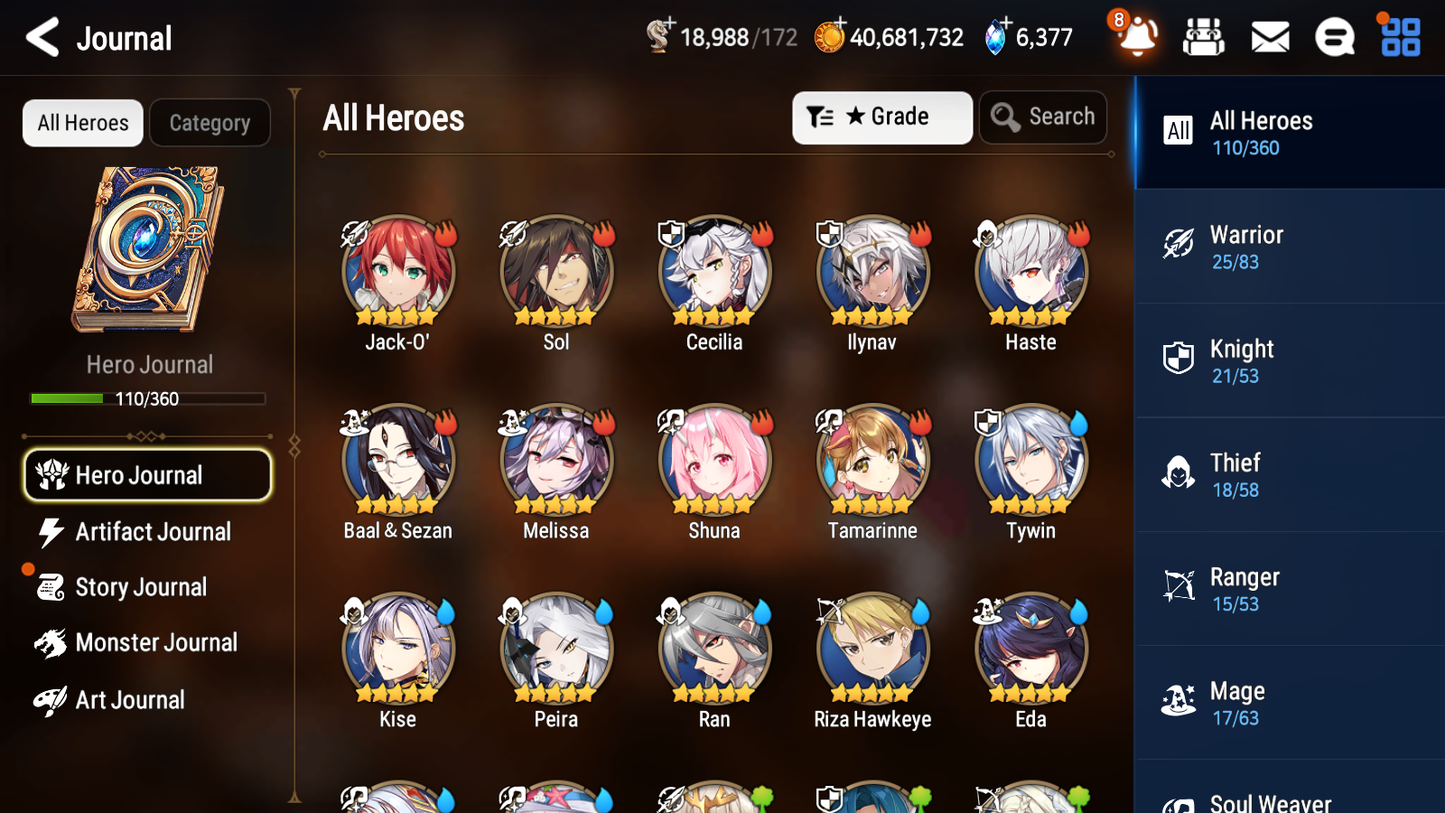This screenshot has height=813, width=1445.
Task: Open the mail envelope icon
Action: (1269, 36)
